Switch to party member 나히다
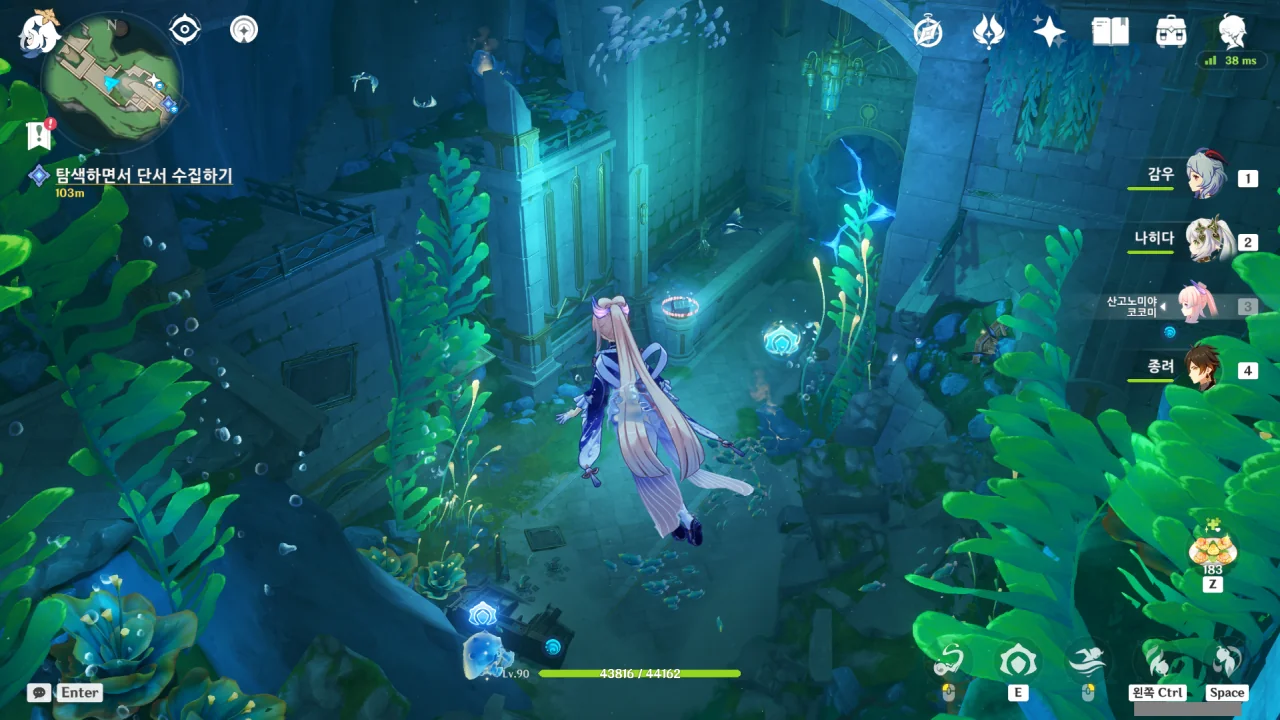Viewport: 1280px width, 720px height. tap(1205, 240)
